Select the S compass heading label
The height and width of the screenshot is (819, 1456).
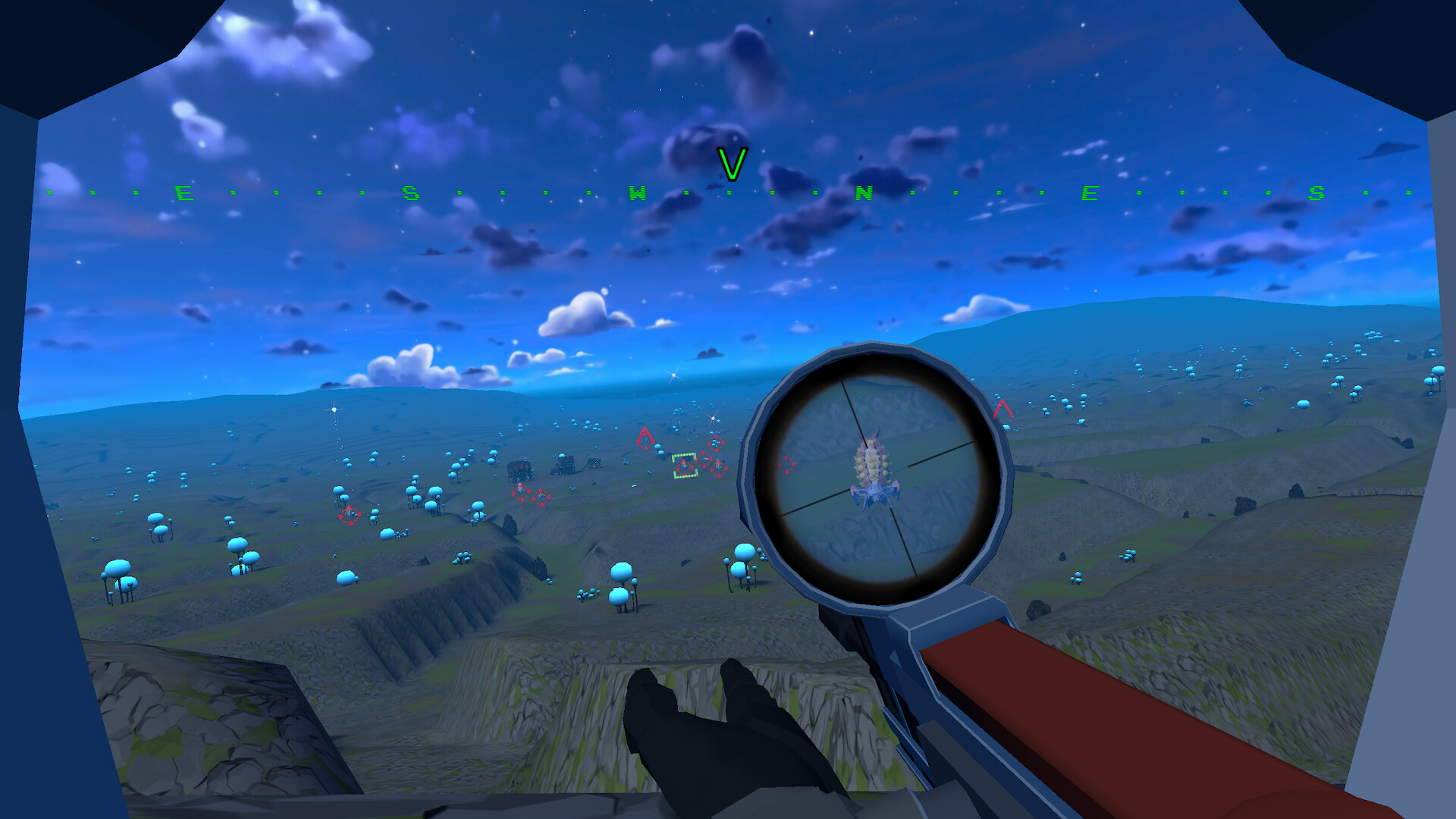(x=409, y=192)
